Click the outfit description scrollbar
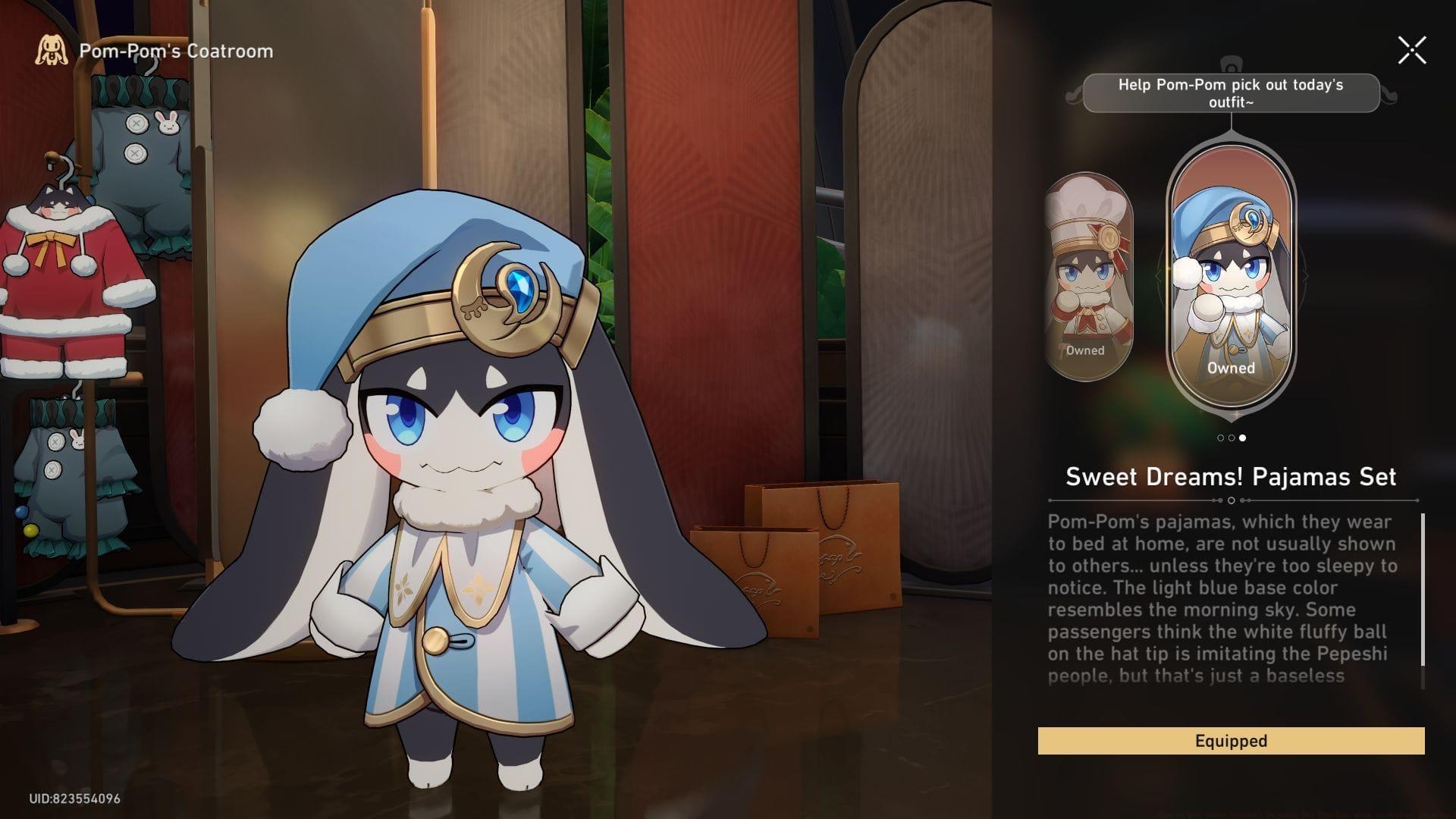1456x819 pixels. click(1423, 590)
